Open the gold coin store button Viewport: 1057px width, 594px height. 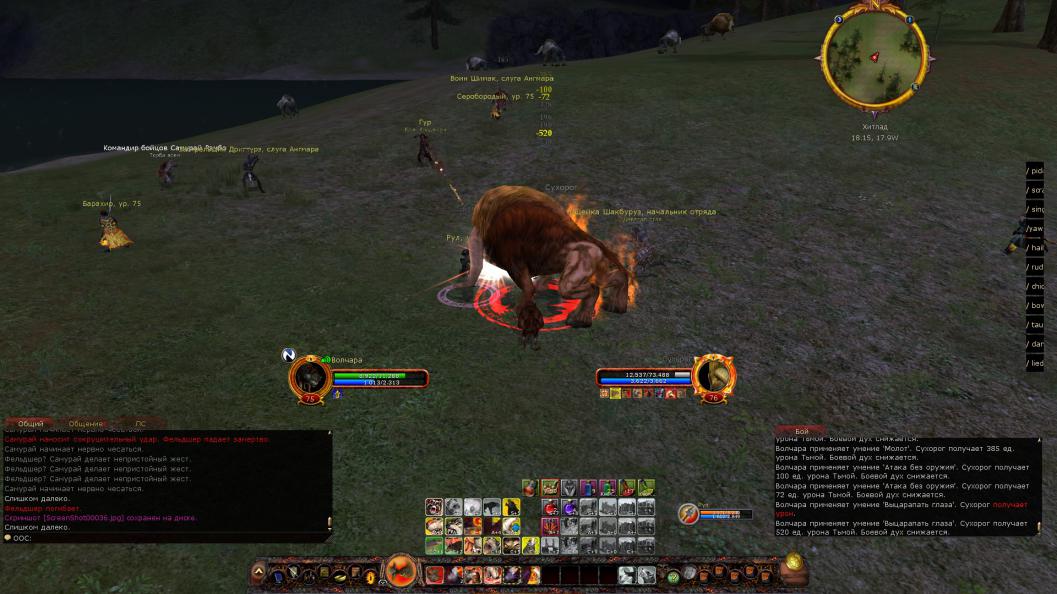(x=793, y=562)
